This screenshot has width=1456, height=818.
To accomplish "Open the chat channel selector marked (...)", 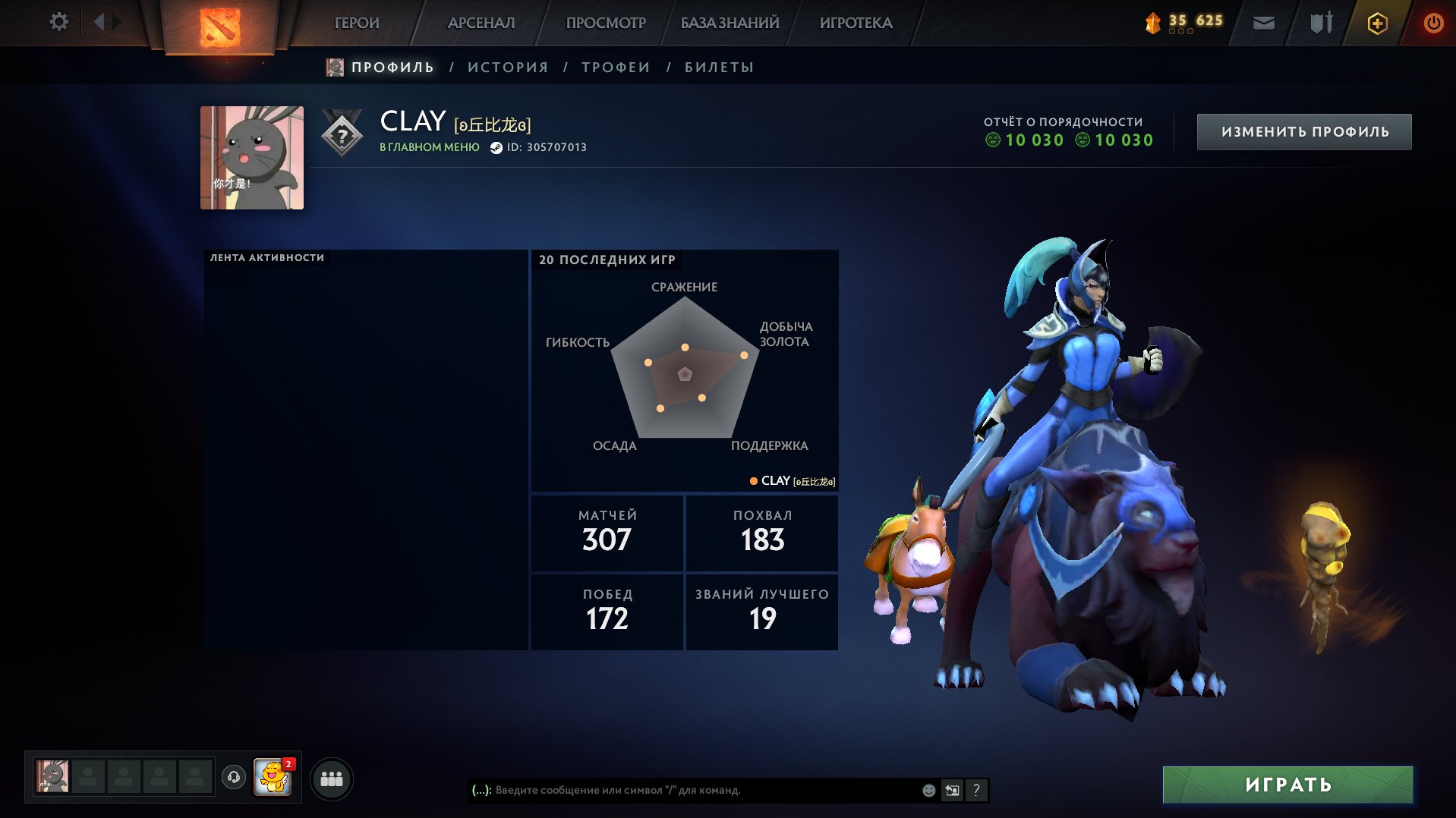I will (479, 790).
